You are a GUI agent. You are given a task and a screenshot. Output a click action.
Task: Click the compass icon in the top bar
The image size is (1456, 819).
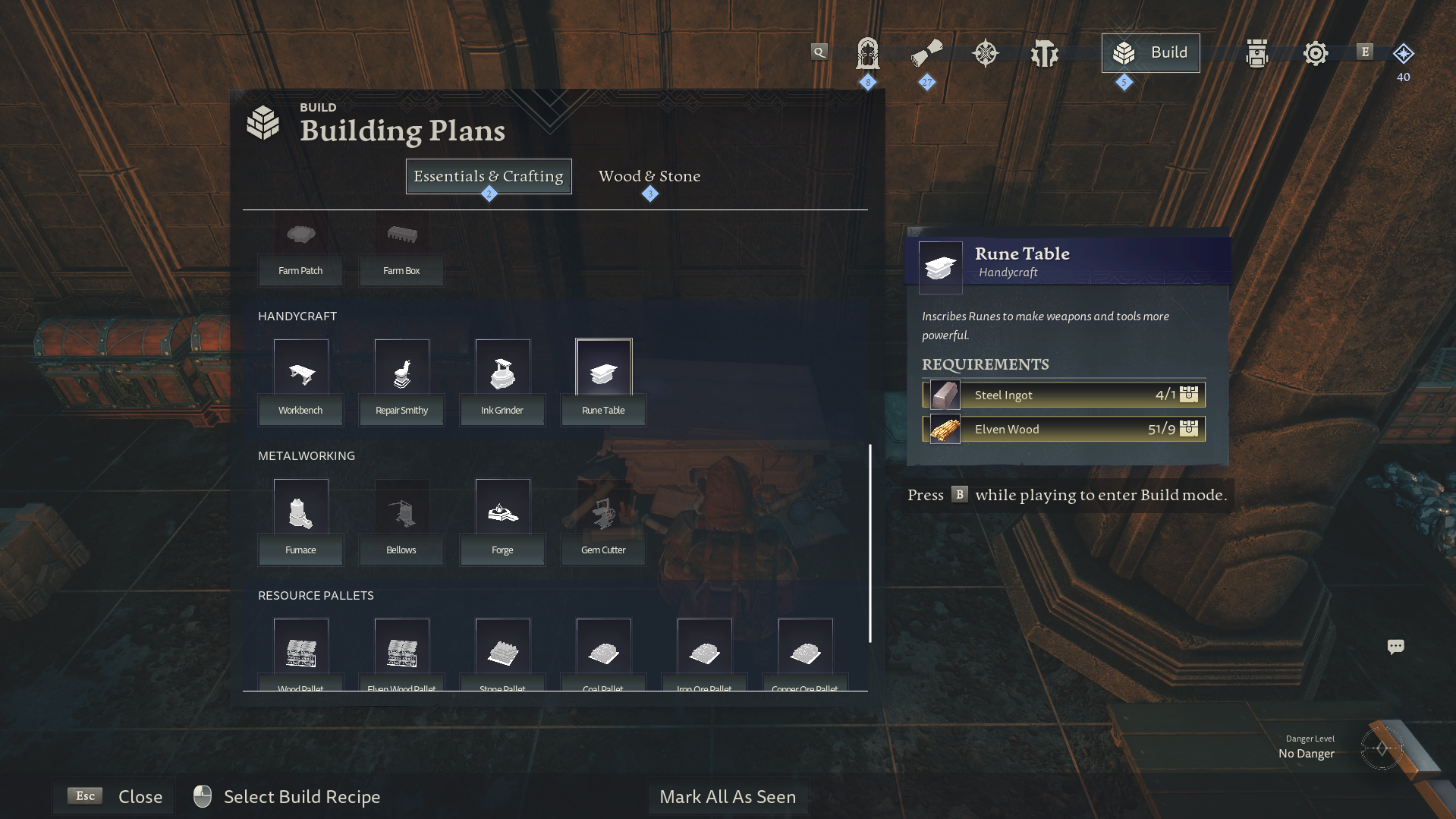coord(985,52)
